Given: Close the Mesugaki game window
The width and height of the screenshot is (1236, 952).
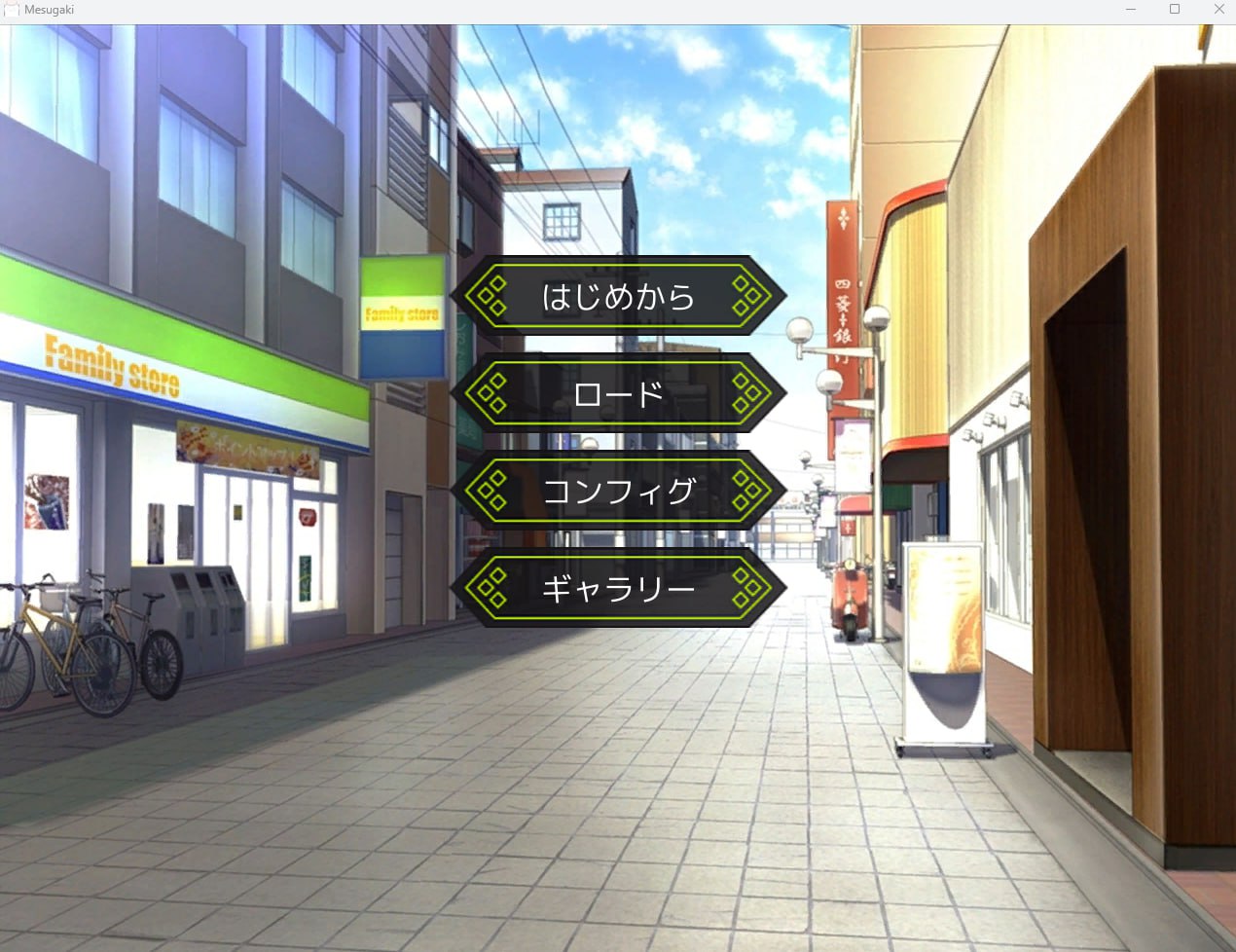Looking at the screenshot, I should click(1218, 10).
